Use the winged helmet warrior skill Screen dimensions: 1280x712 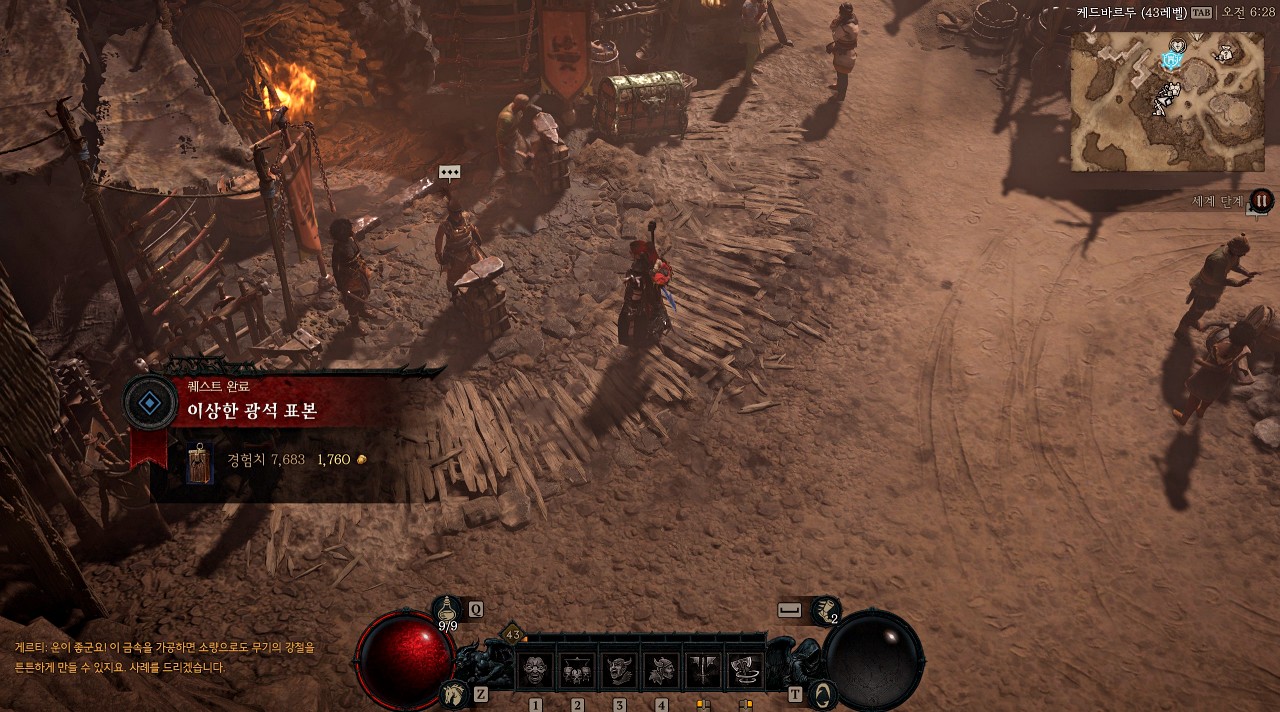point(661,669)
